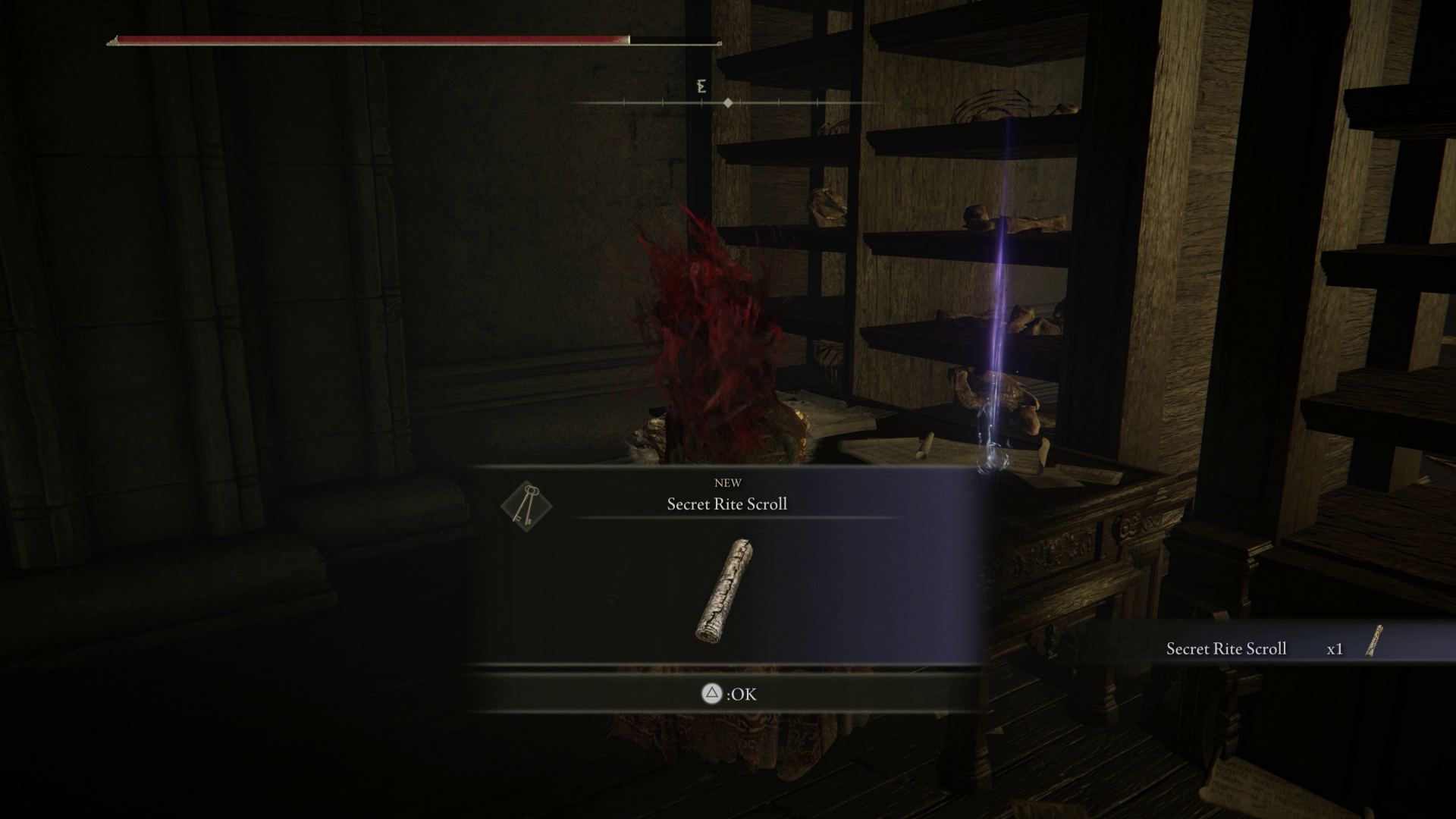
Task: Click the Secret Rite Scroll notification text
Action: pyautogui.click(x=1227, y=648)
